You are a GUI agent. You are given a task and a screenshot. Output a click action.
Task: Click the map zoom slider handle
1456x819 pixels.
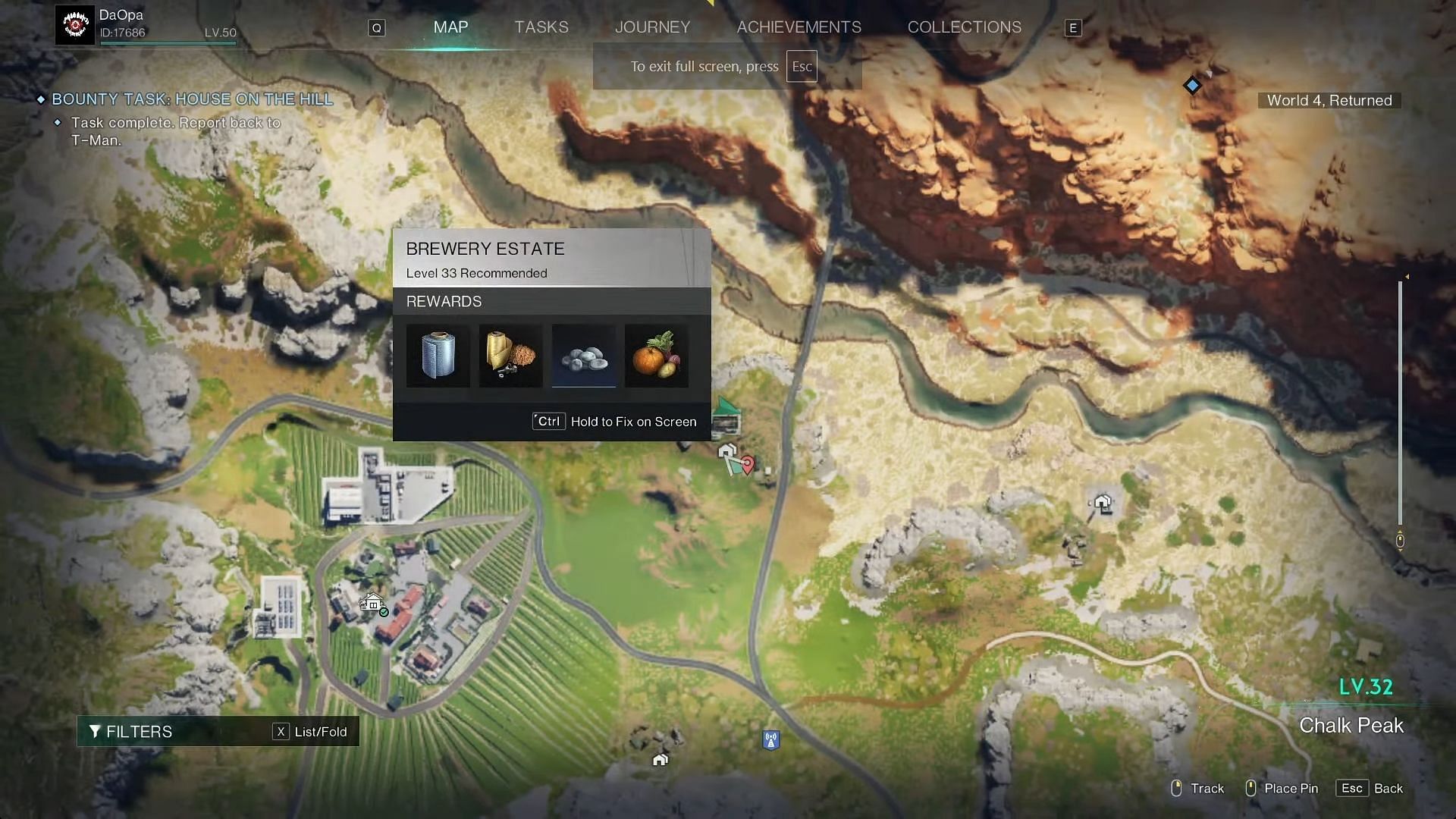[1400, 540]
